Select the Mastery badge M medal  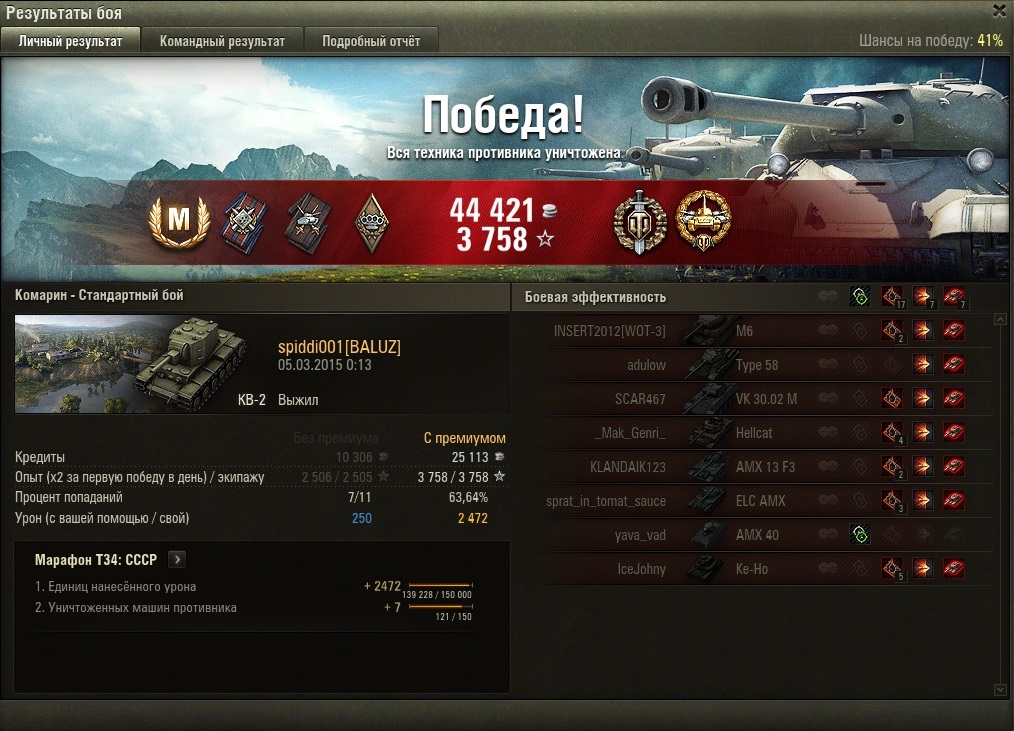pyautogui.click(x=178, y=221)
